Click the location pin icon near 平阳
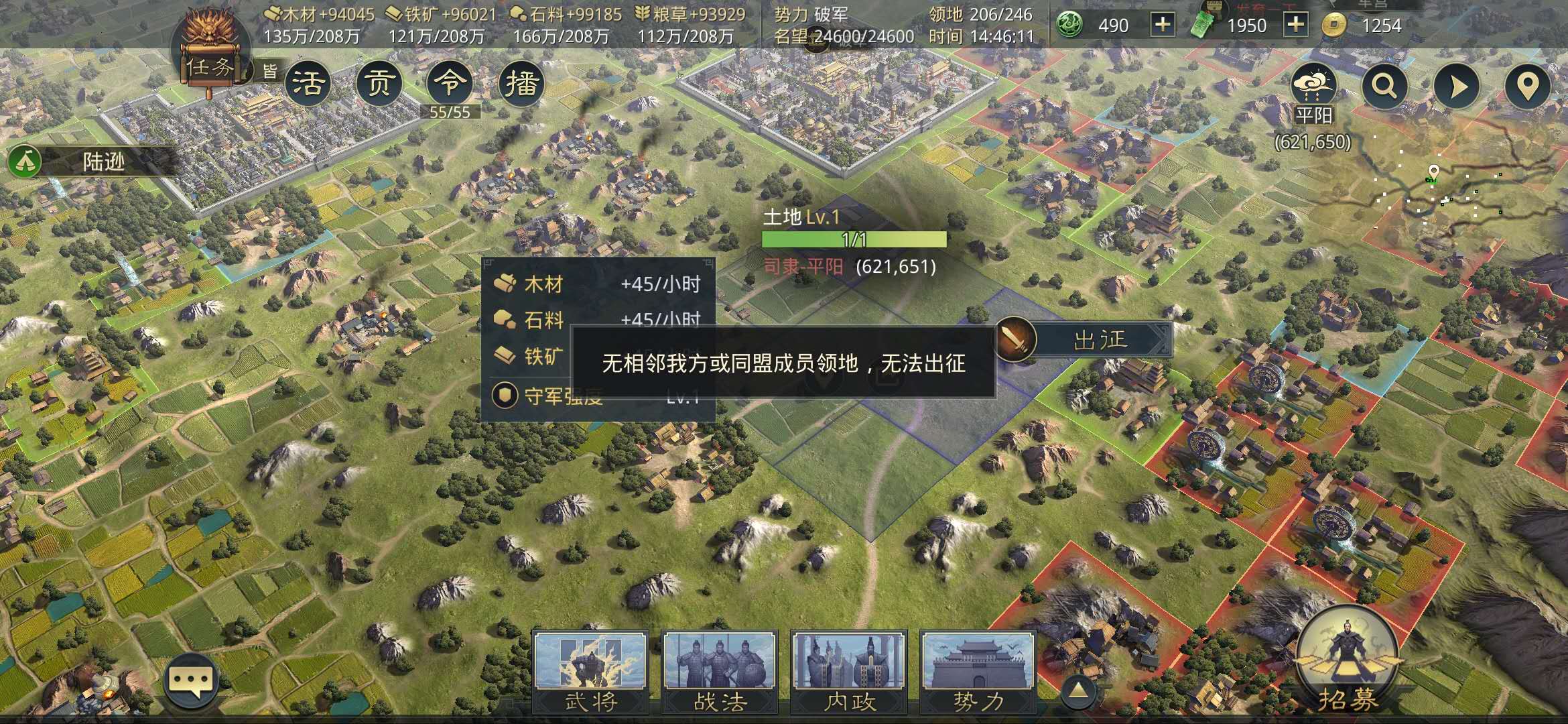 tap(1528, 87)
